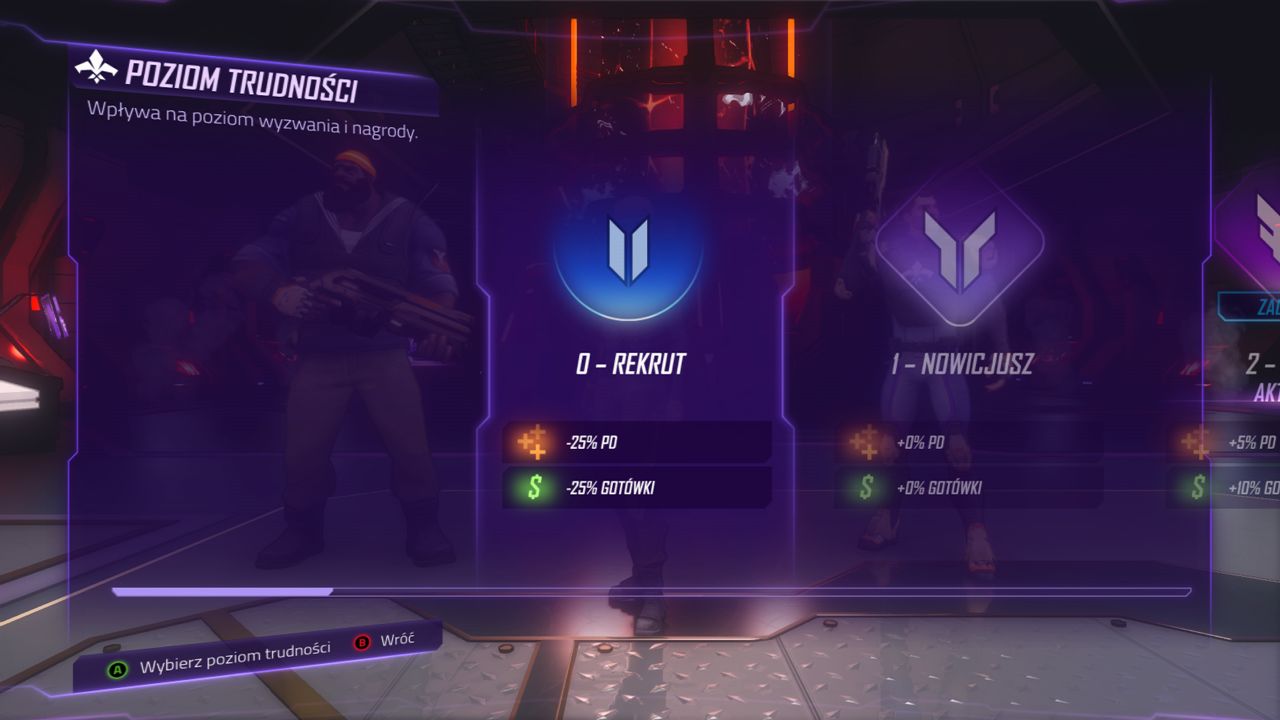Click the difficulty list horizontal scrollbar

click(x=650, y=592)
